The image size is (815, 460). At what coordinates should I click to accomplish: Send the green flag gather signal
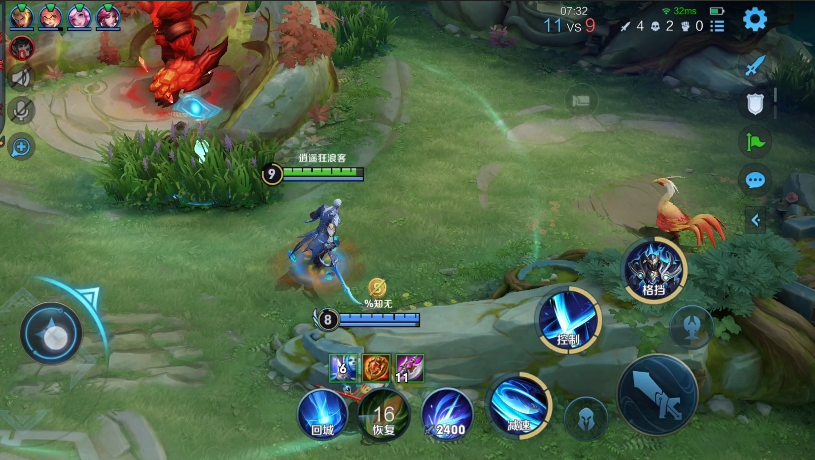pos(755,141)
